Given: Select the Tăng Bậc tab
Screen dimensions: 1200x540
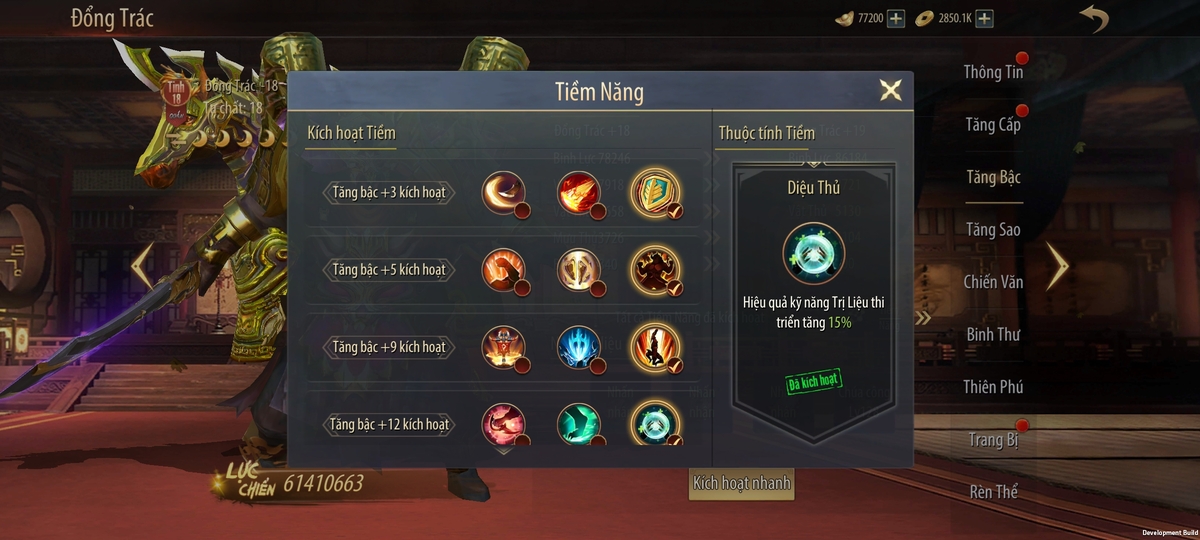Looking at the screenshot, I should click(993, 178).
